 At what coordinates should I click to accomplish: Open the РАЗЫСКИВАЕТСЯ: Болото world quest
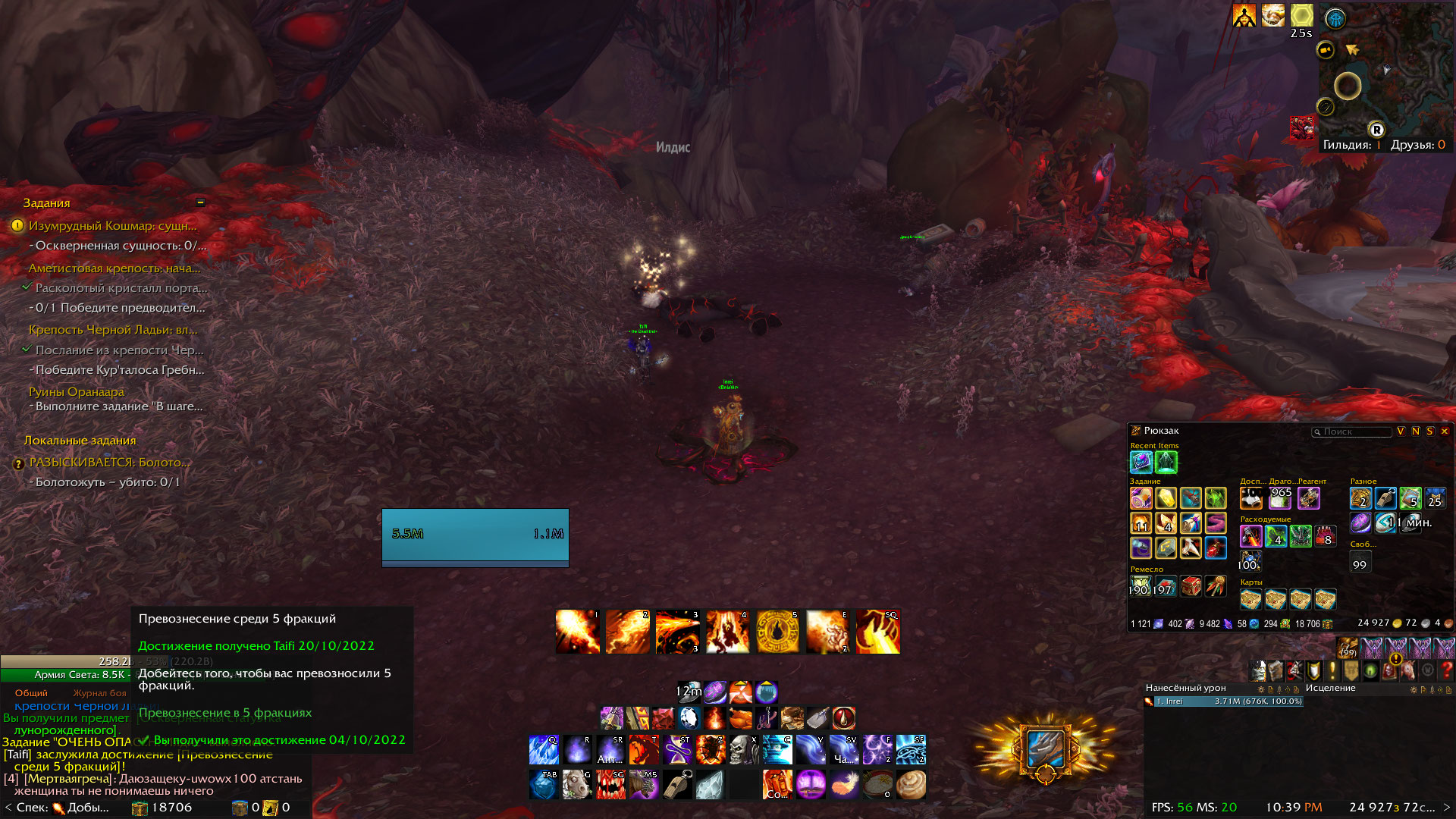pyautogui.click(x=109, y=463)
